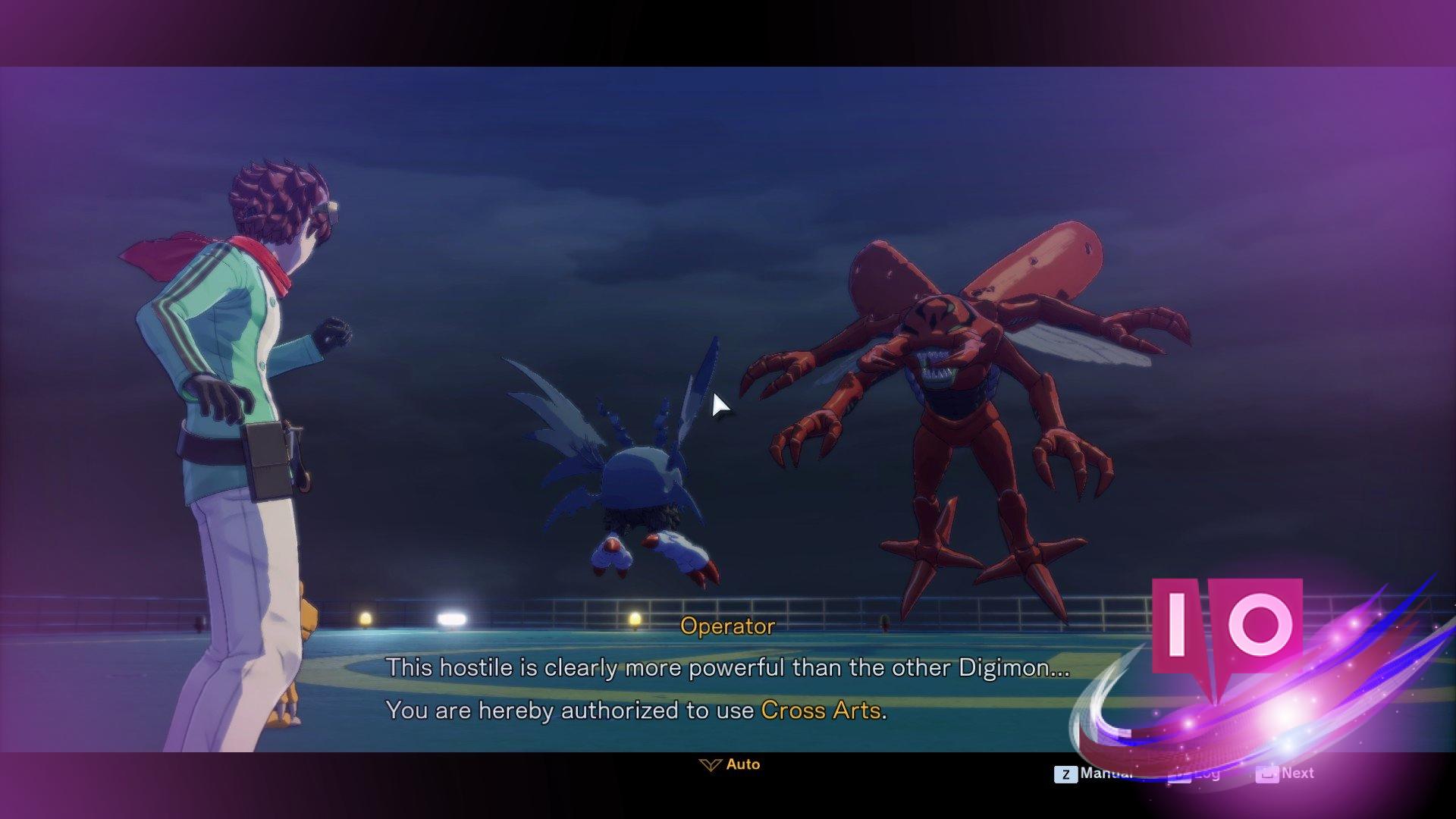The image size is (1456, 819).
Task: Click the key prompt icon beside Next
Action: coord(1267,773)
